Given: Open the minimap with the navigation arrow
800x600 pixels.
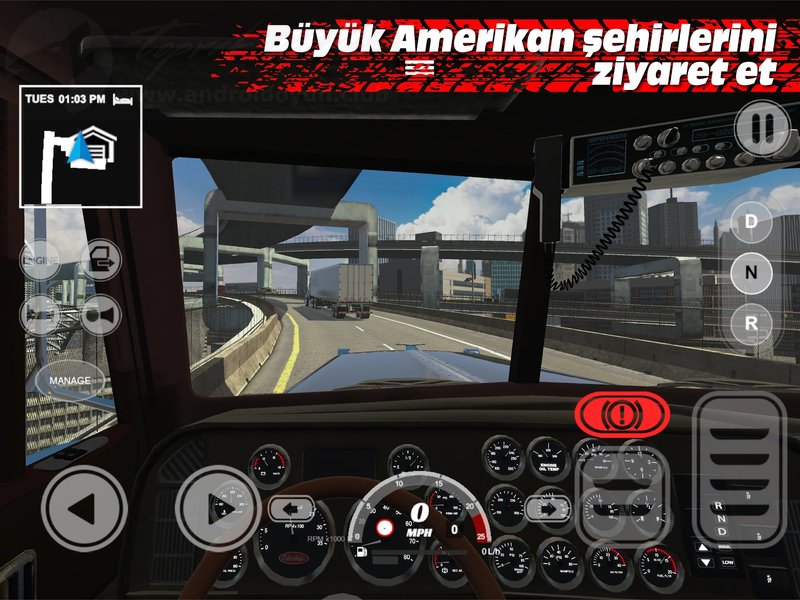Looking at the screenshot, I should coord(79,145).
